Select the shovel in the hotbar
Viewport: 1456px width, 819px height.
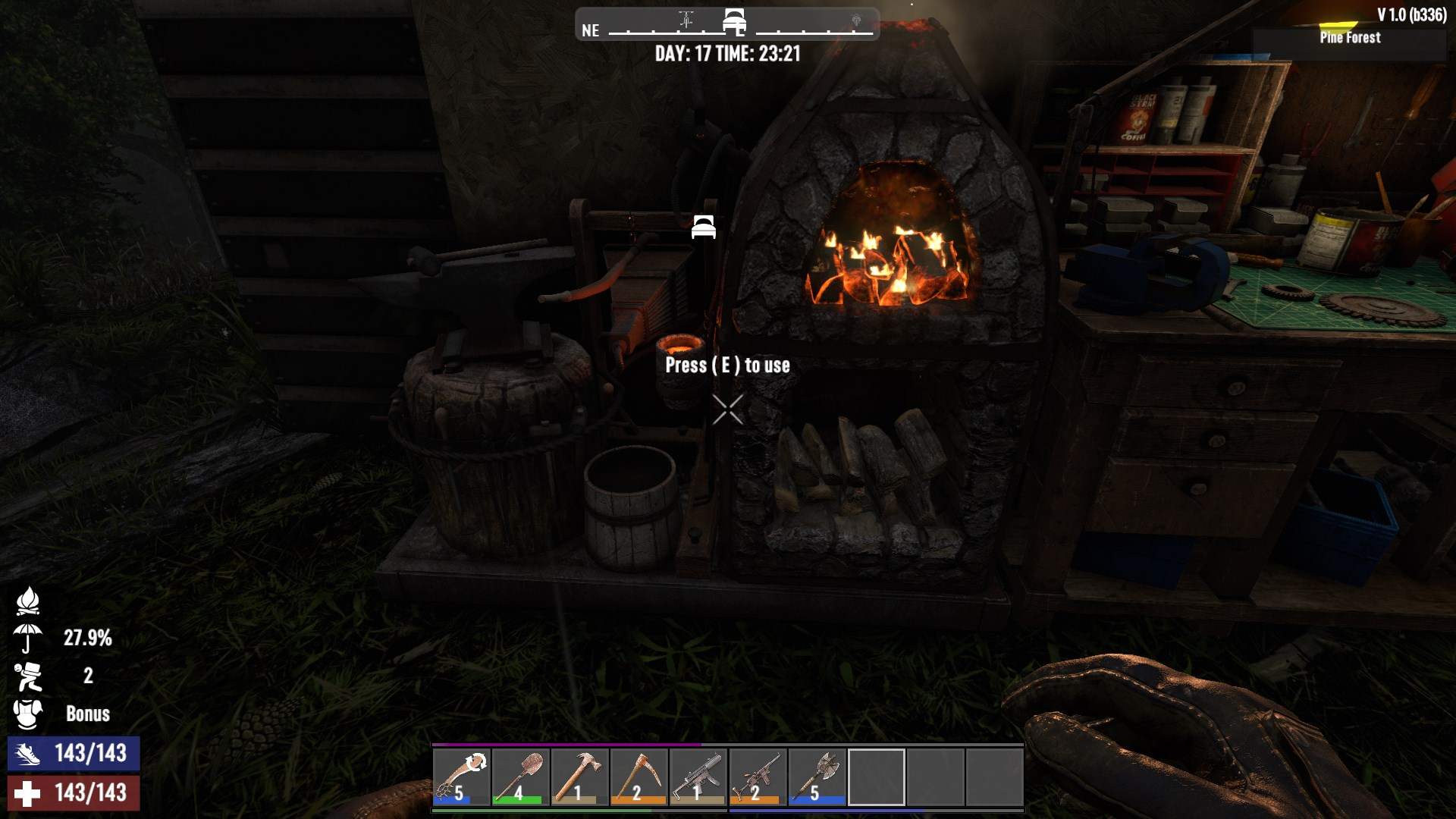[x=521, y=777]
